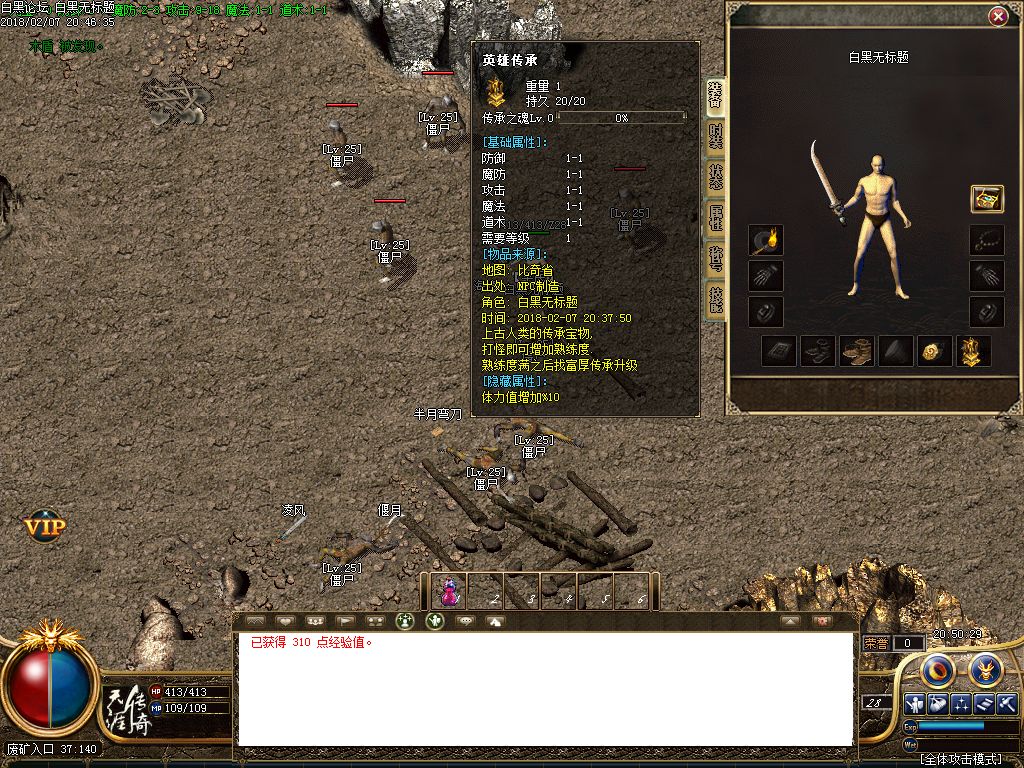Show the 属性 attributes tab
The image size is (1024, 768).
click(715, 217)
